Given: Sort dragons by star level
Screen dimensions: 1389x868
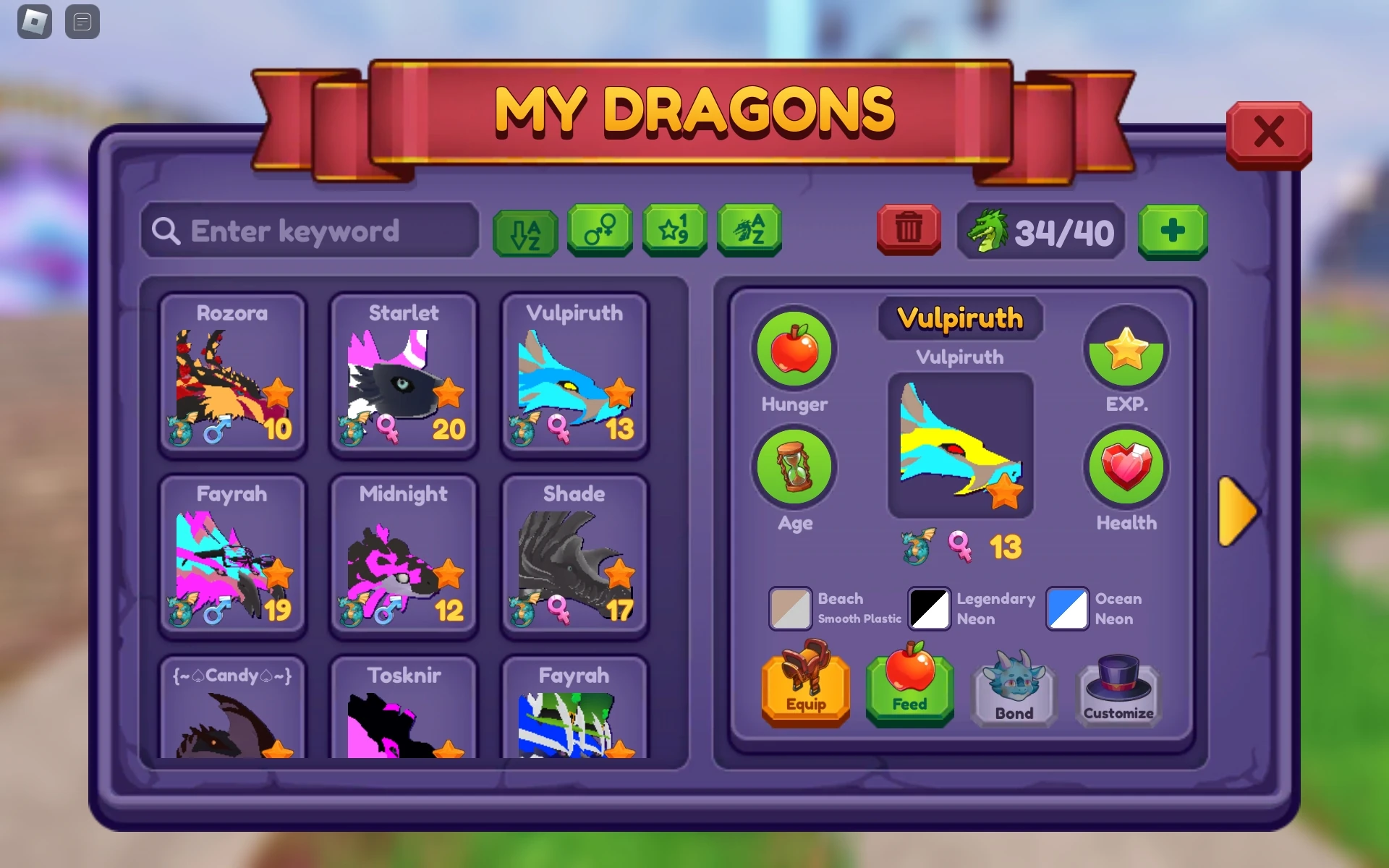Looking at the screenshot, I should point(674,231).
